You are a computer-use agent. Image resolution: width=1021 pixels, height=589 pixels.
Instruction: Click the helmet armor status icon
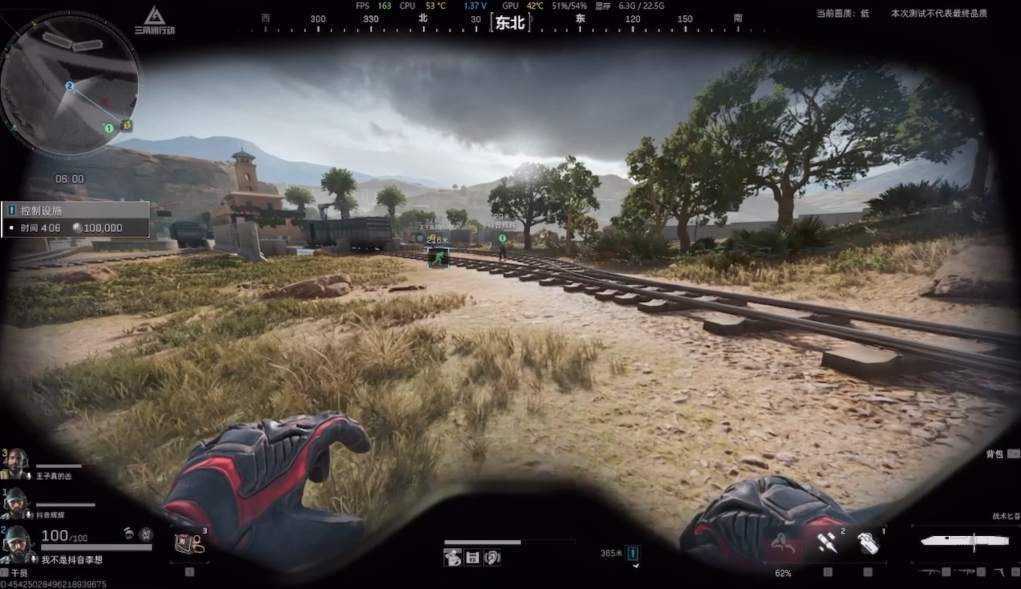tap(130, 535)
